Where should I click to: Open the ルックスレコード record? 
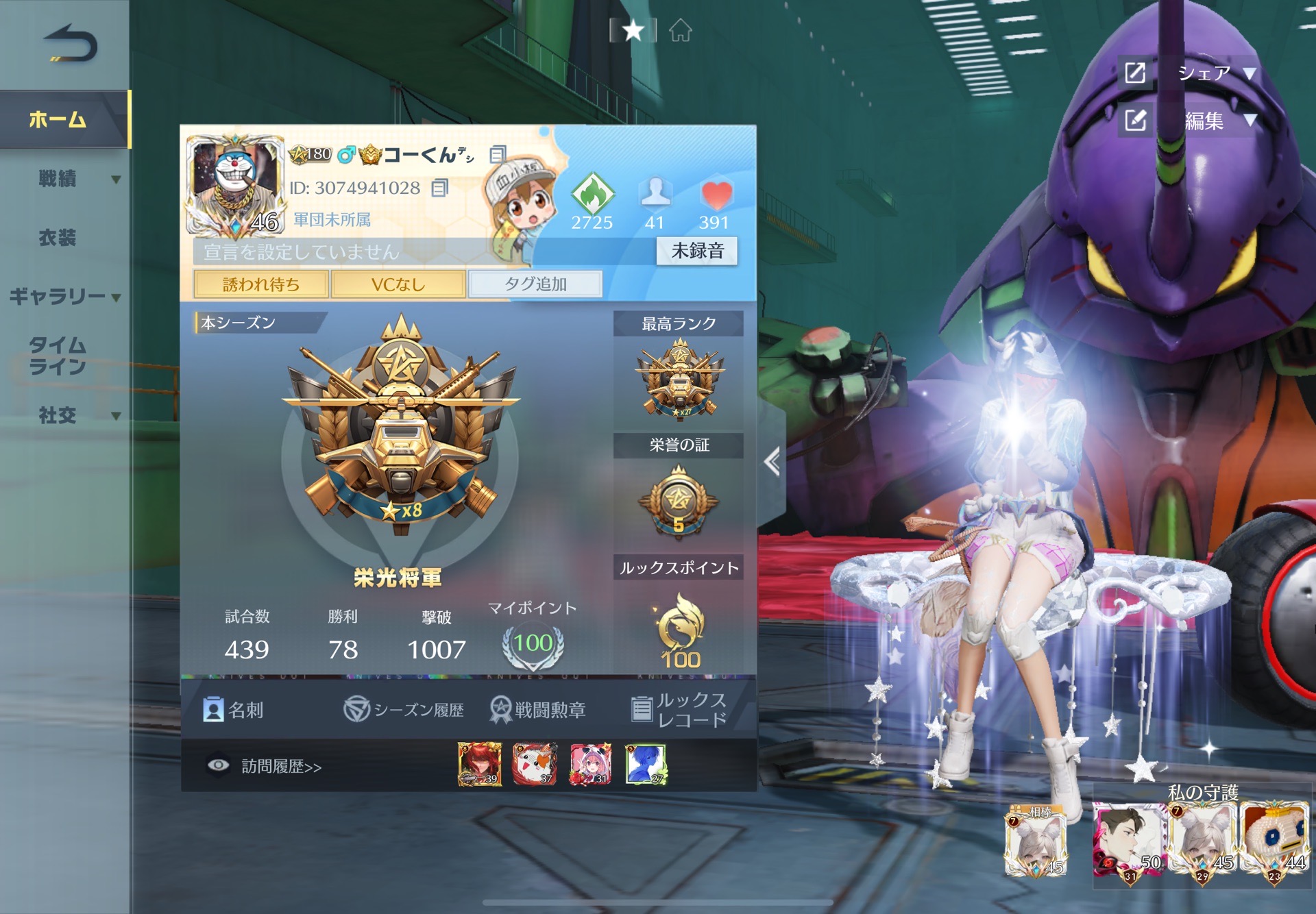tap(679, 710)
